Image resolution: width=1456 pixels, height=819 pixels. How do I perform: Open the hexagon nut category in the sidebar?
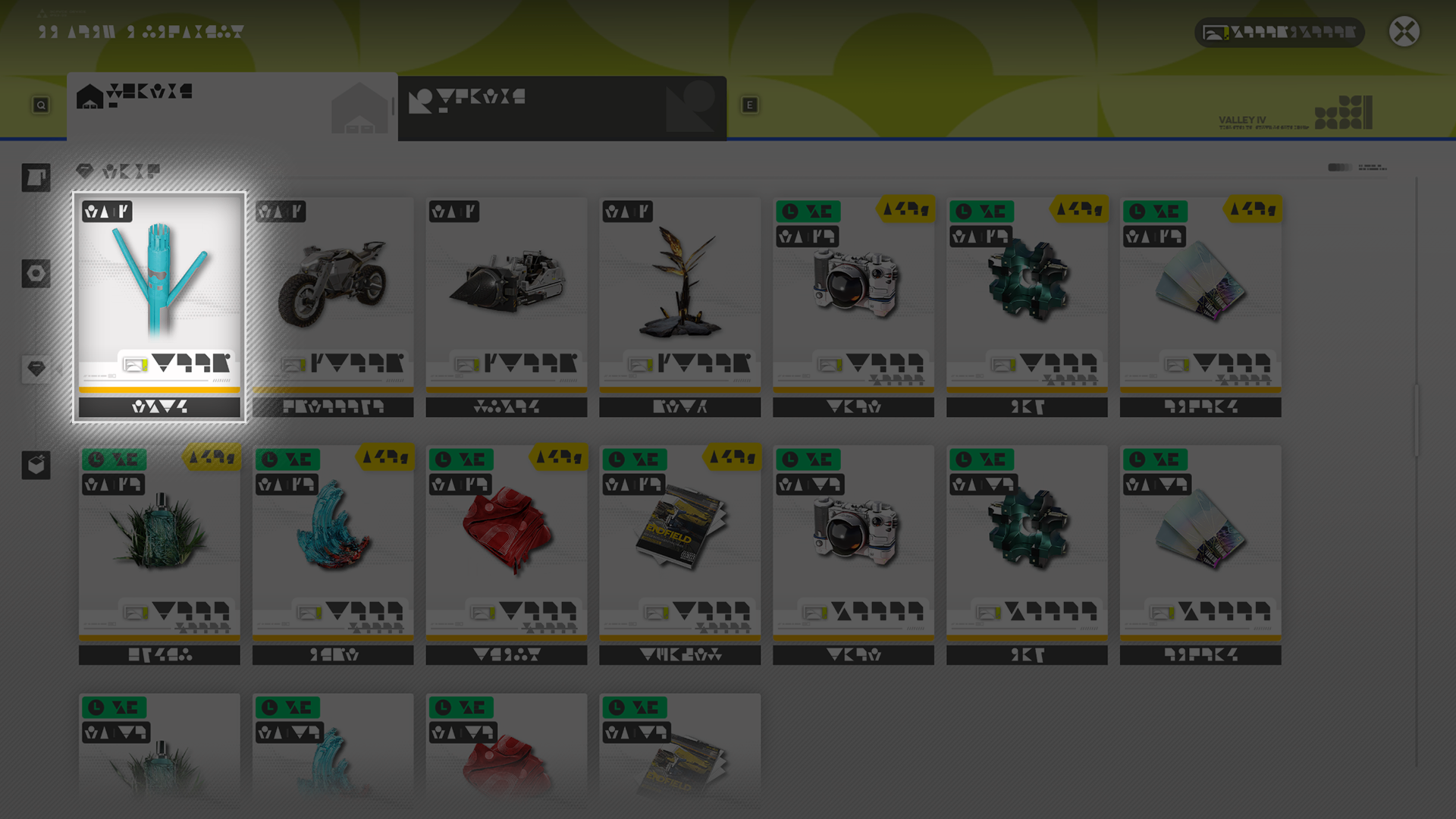[x=36, y=274]
